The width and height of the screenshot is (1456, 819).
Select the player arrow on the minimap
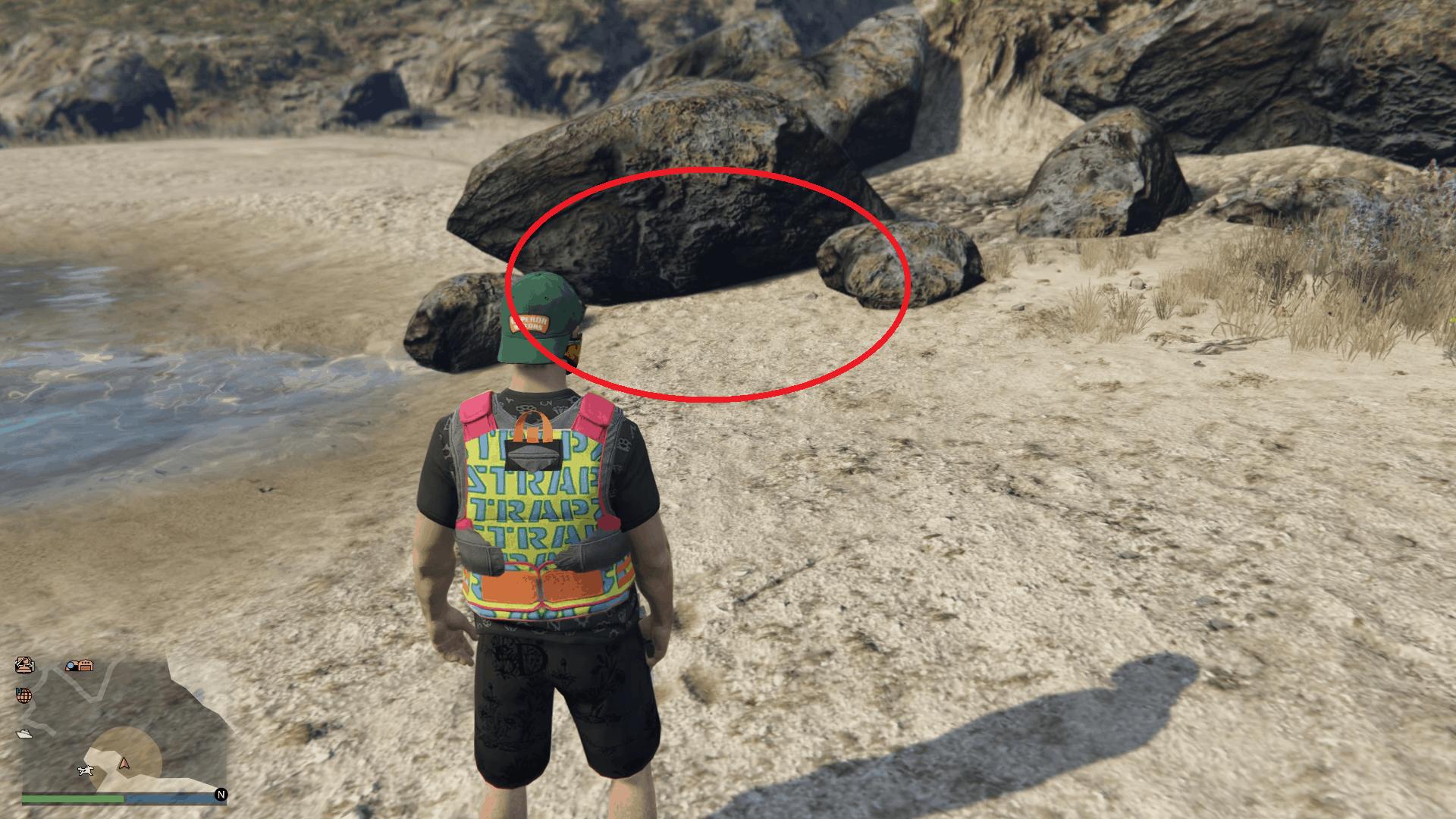click(124, 764)
